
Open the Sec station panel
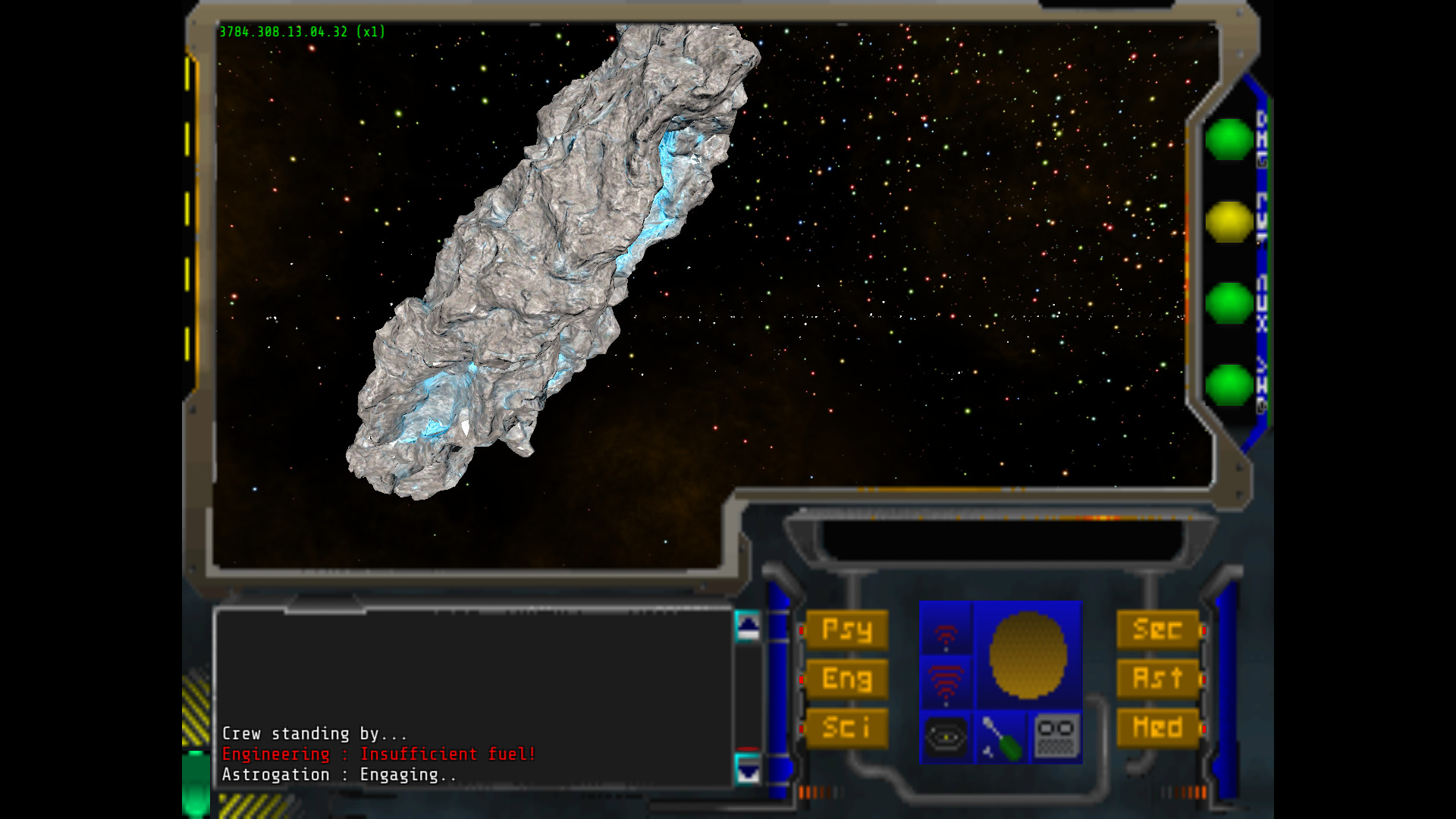coord(1158,629)
